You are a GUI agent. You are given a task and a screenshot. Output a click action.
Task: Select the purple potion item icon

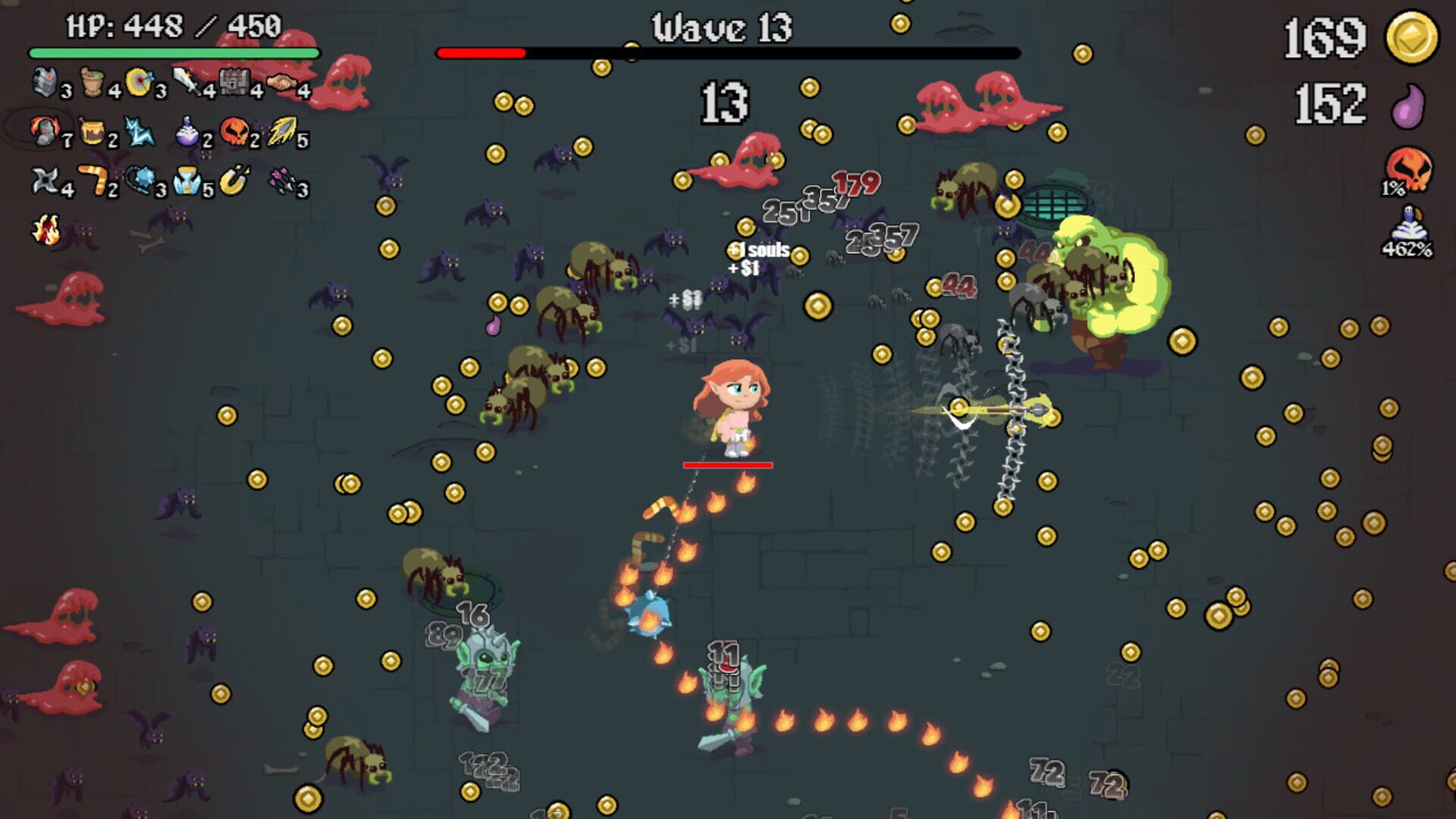coord(187,133)
